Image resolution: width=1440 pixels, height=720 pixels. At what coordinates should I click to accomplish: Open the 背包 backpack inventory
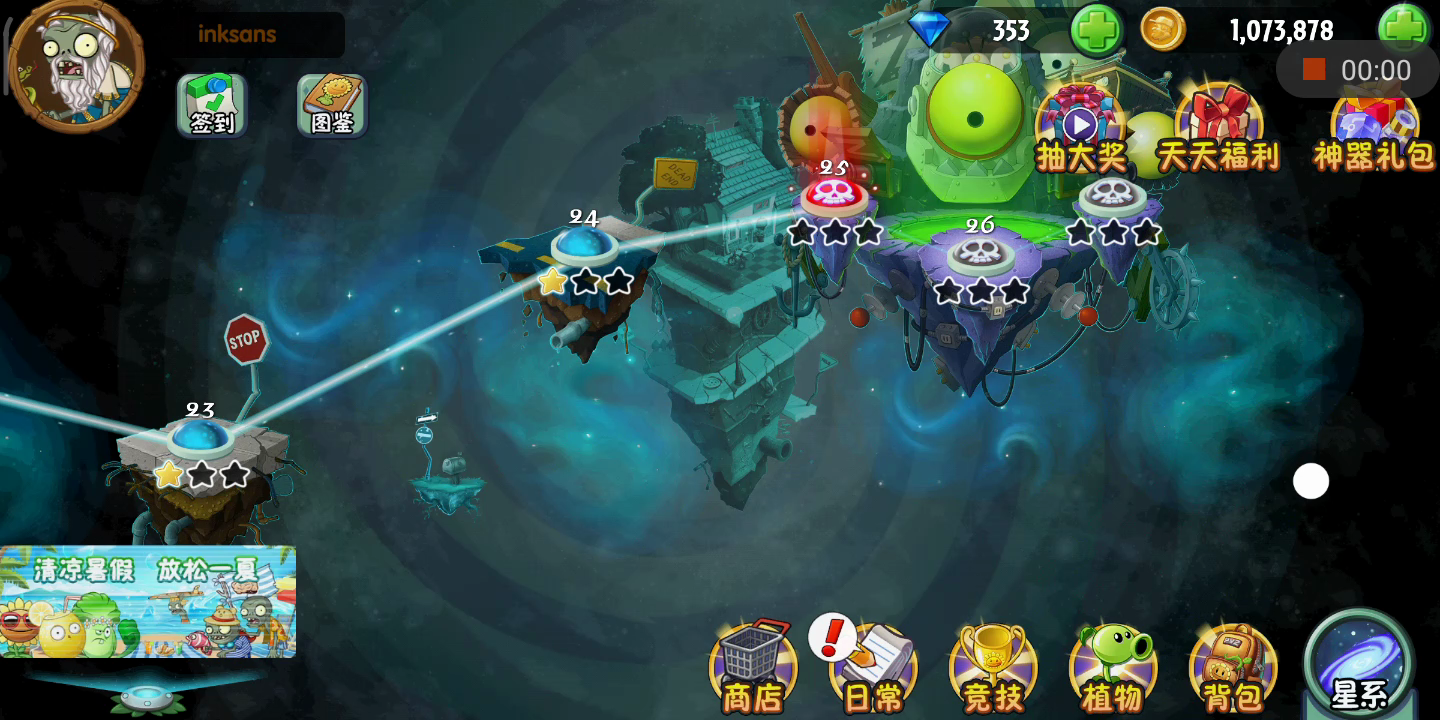1233,665
